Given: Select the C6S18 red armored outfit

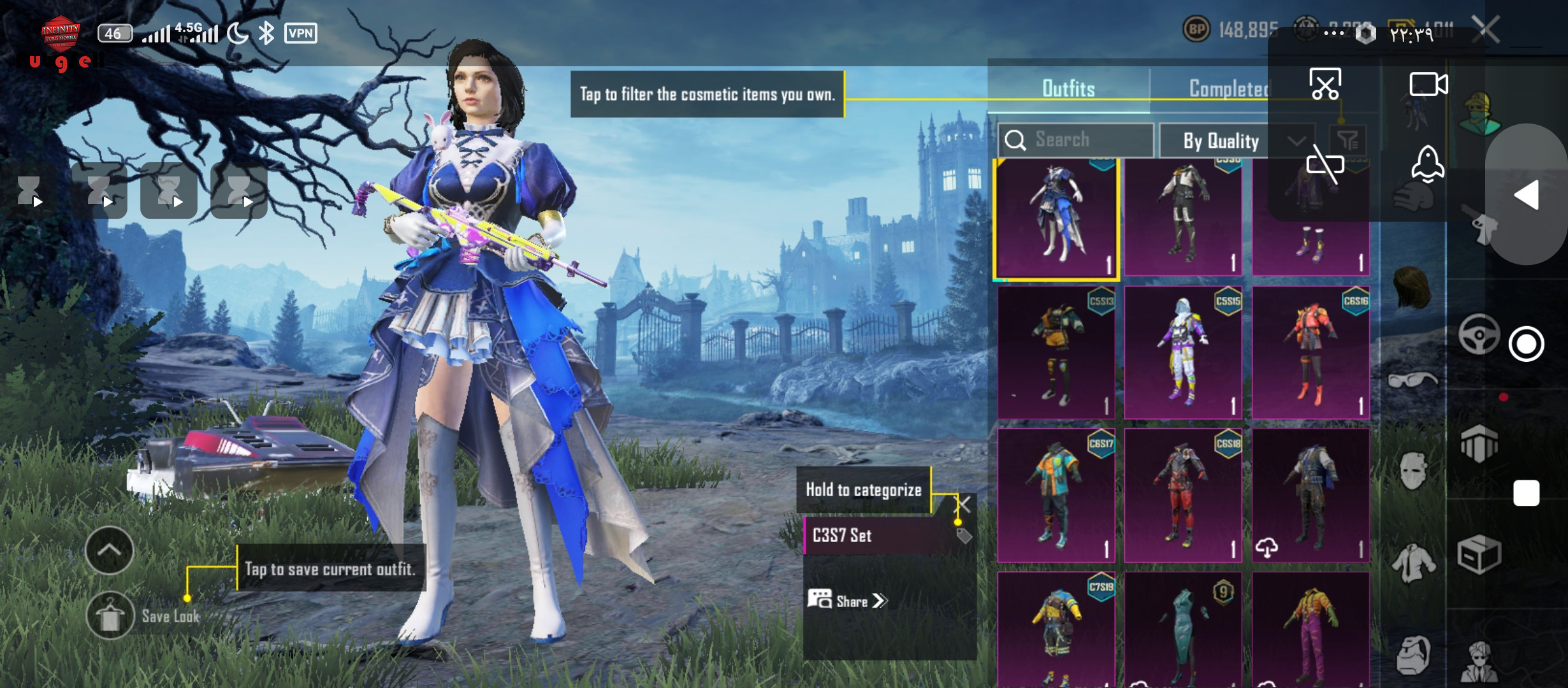Looking at the screenshot, I should click(1183, 495).
